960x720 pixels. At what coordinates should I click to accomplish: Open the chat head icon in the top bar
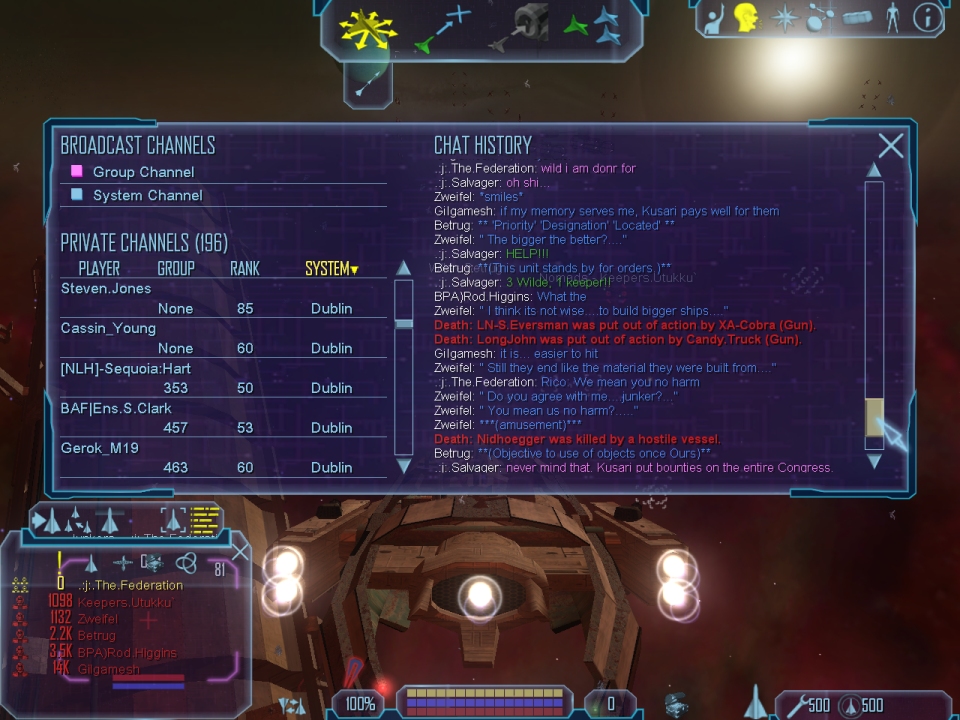coord(745,18)
